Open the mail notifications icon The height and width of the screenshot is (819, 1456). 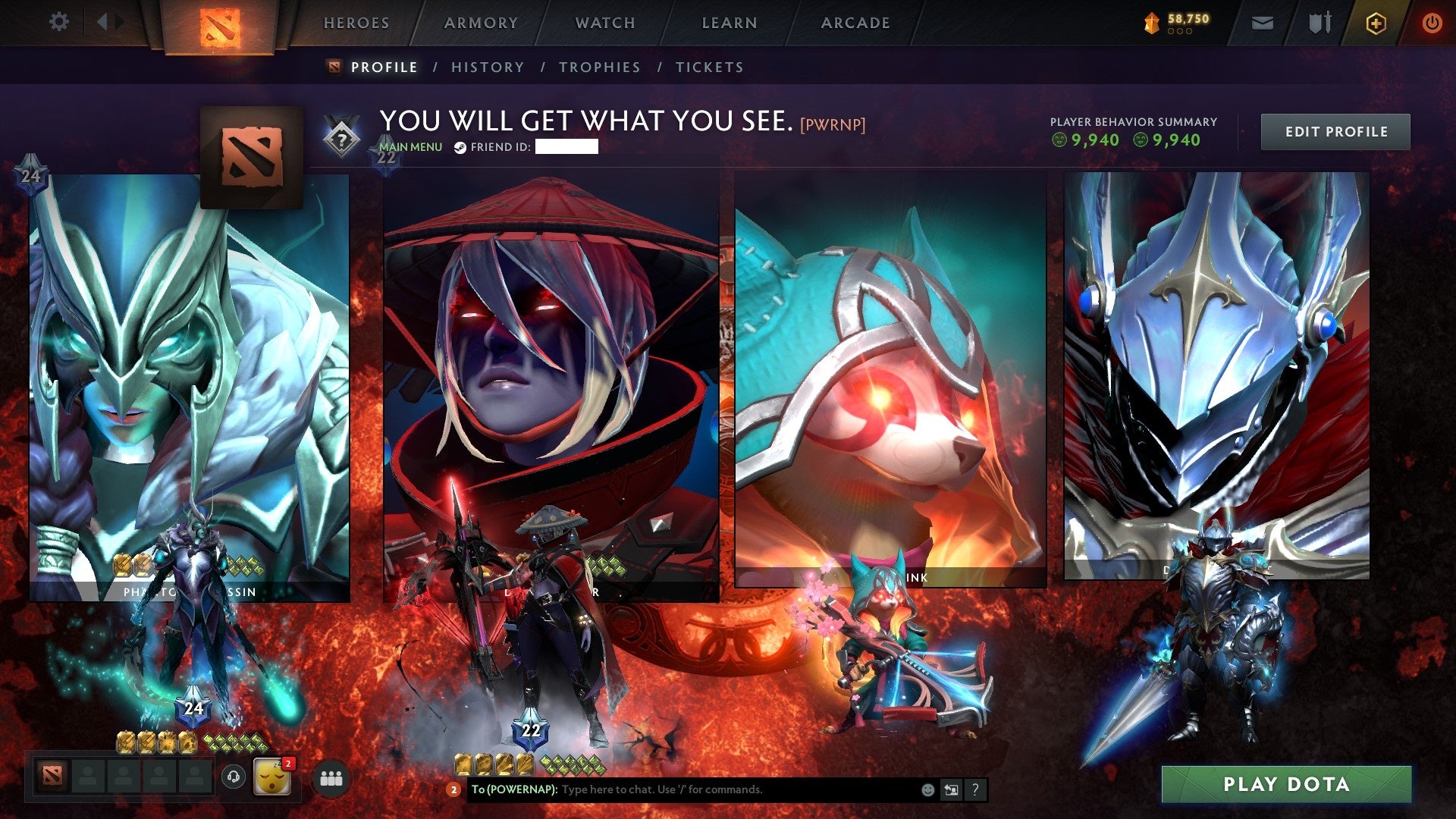click(x=1261, y=23)
